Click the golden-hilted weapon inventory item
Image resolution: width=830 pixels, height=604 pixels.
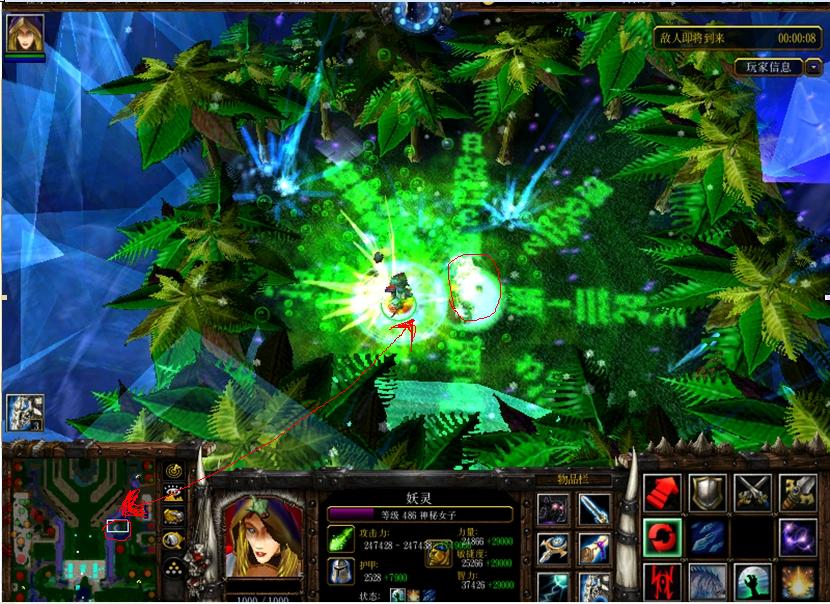point(594,549)
